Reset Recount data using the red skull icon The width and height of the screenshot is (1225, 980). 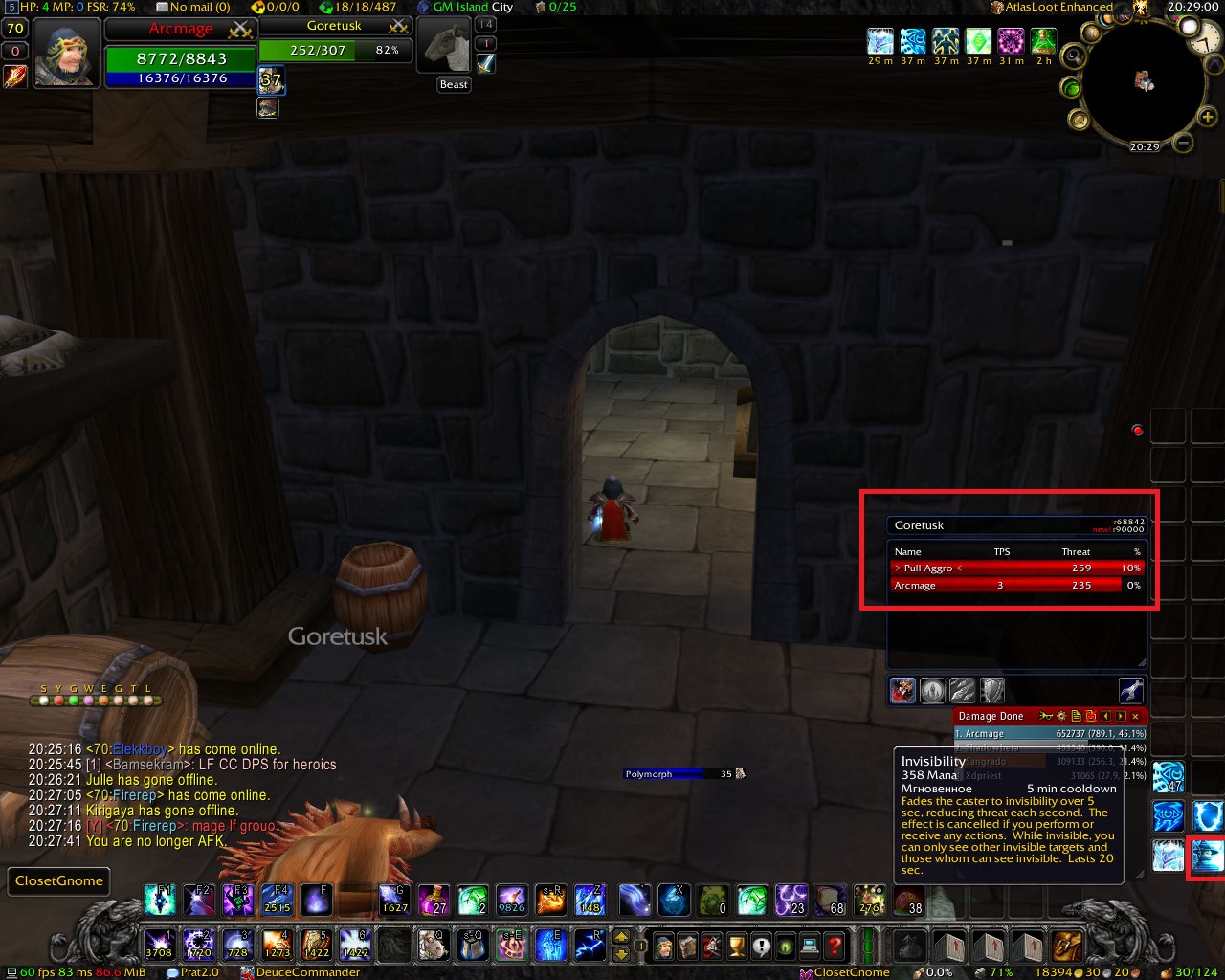point(1090,716)
